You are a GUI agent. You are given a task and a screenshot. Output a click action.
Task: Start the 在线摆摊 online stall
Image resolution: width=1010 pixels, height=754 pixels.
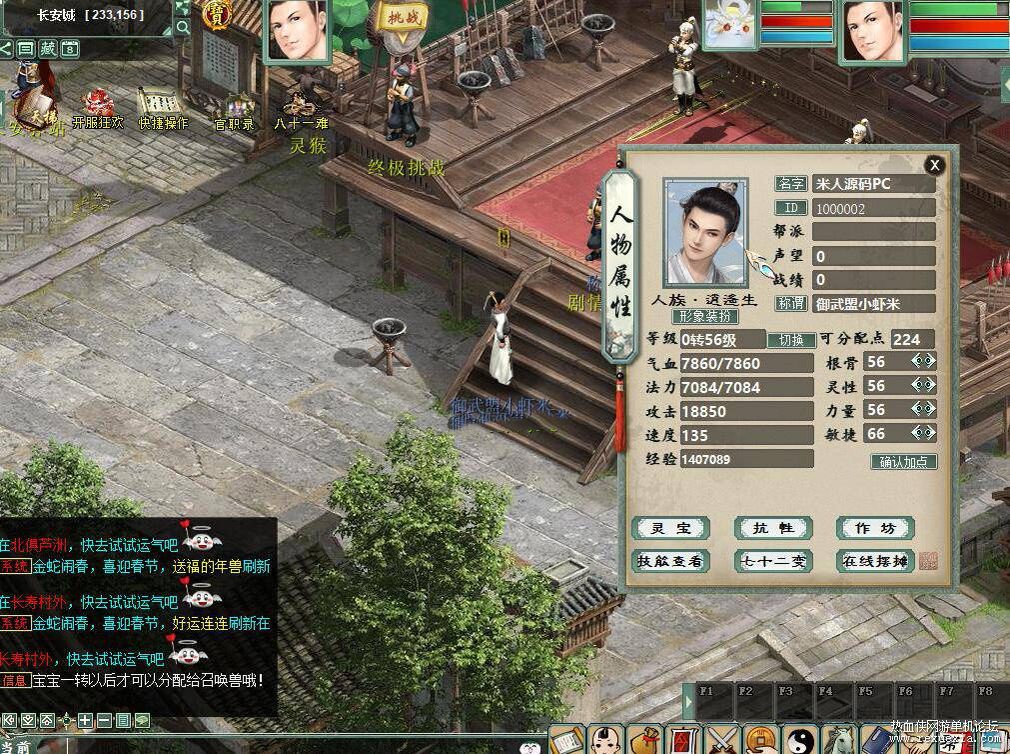point(876,561)
